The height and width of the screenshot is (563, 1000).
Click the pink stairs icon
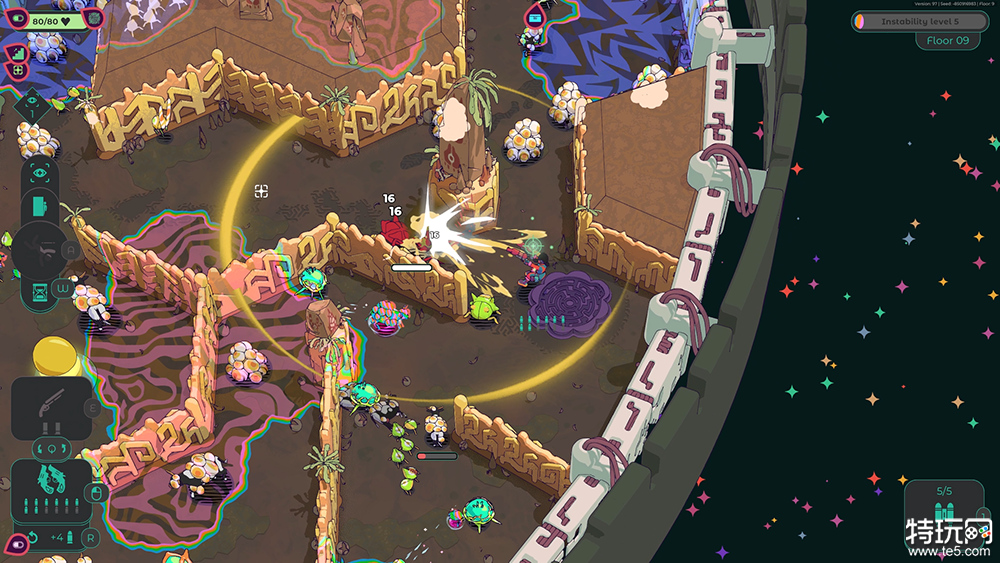[16, 52]
